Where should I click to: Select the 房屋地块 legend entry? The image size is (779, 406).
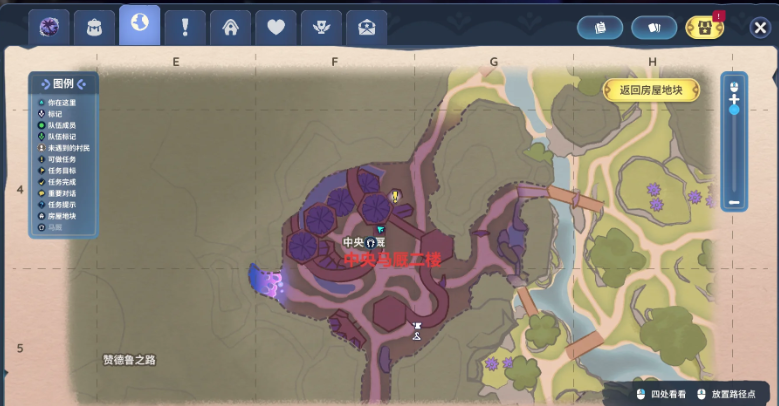tap(61, 216)
